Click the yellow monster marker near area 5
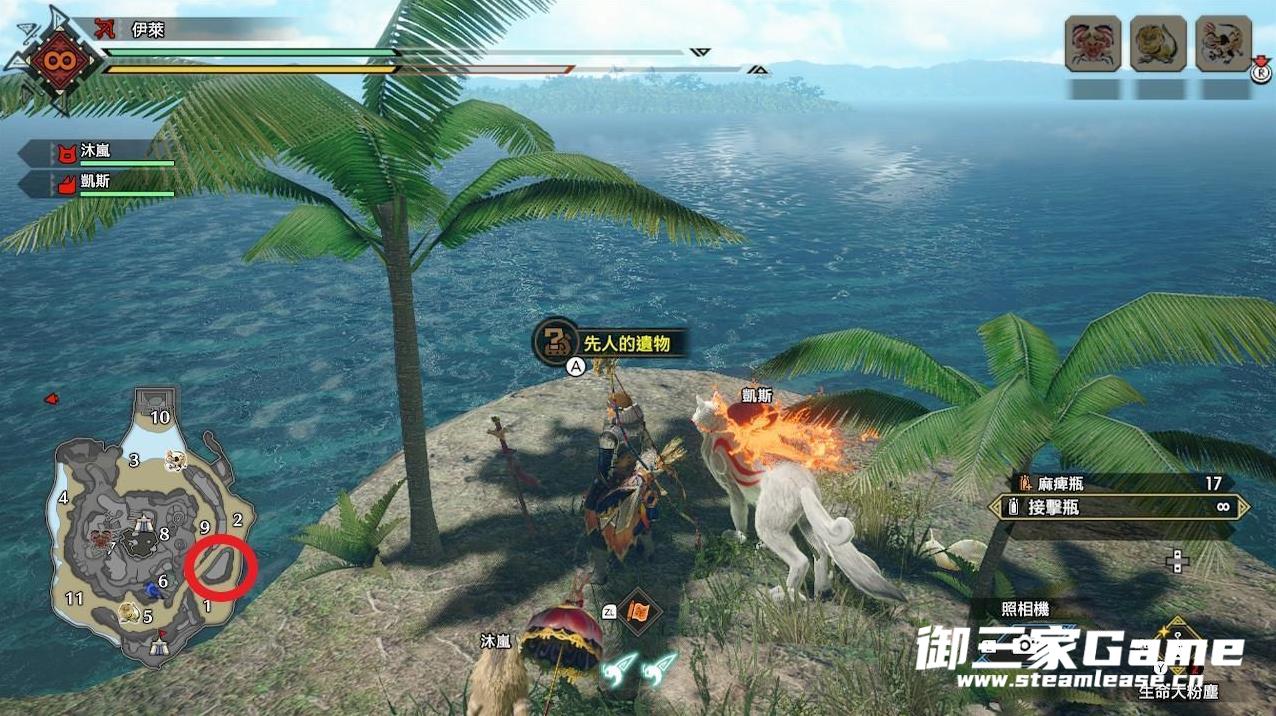 tap(127, 612)
